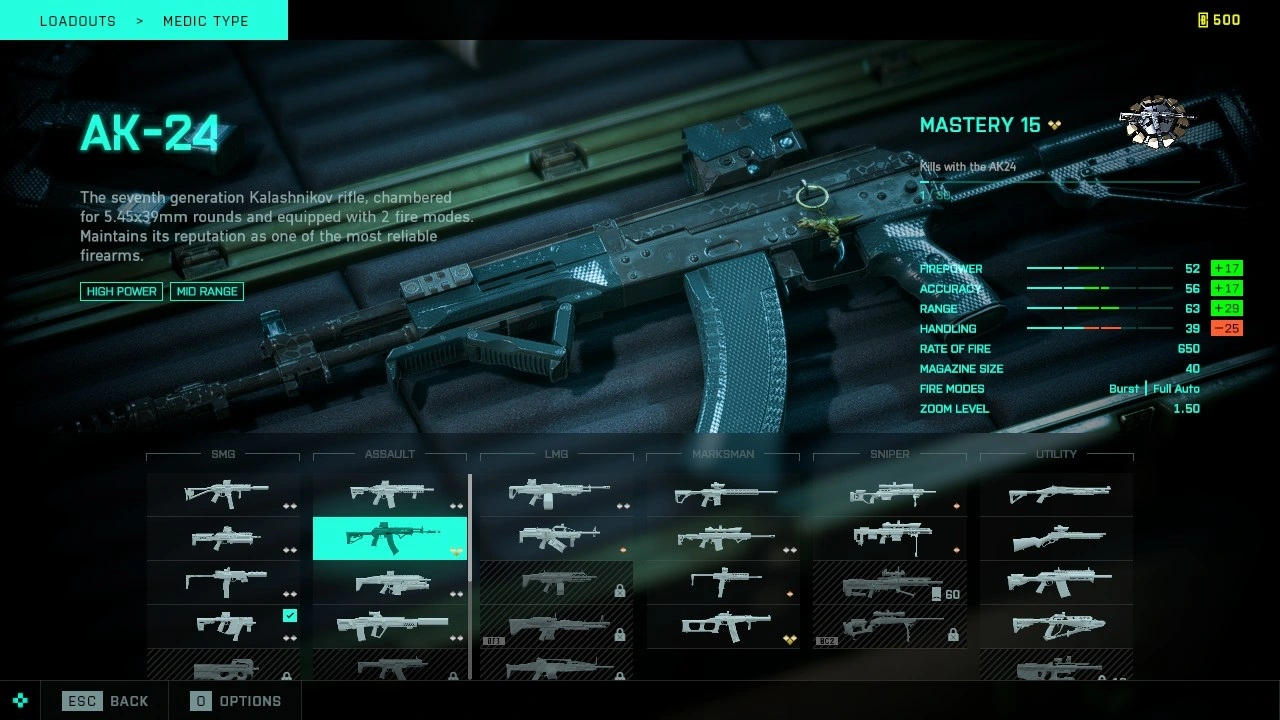
Task: Switch fire mode to Full Auto
Action: 1176,389
